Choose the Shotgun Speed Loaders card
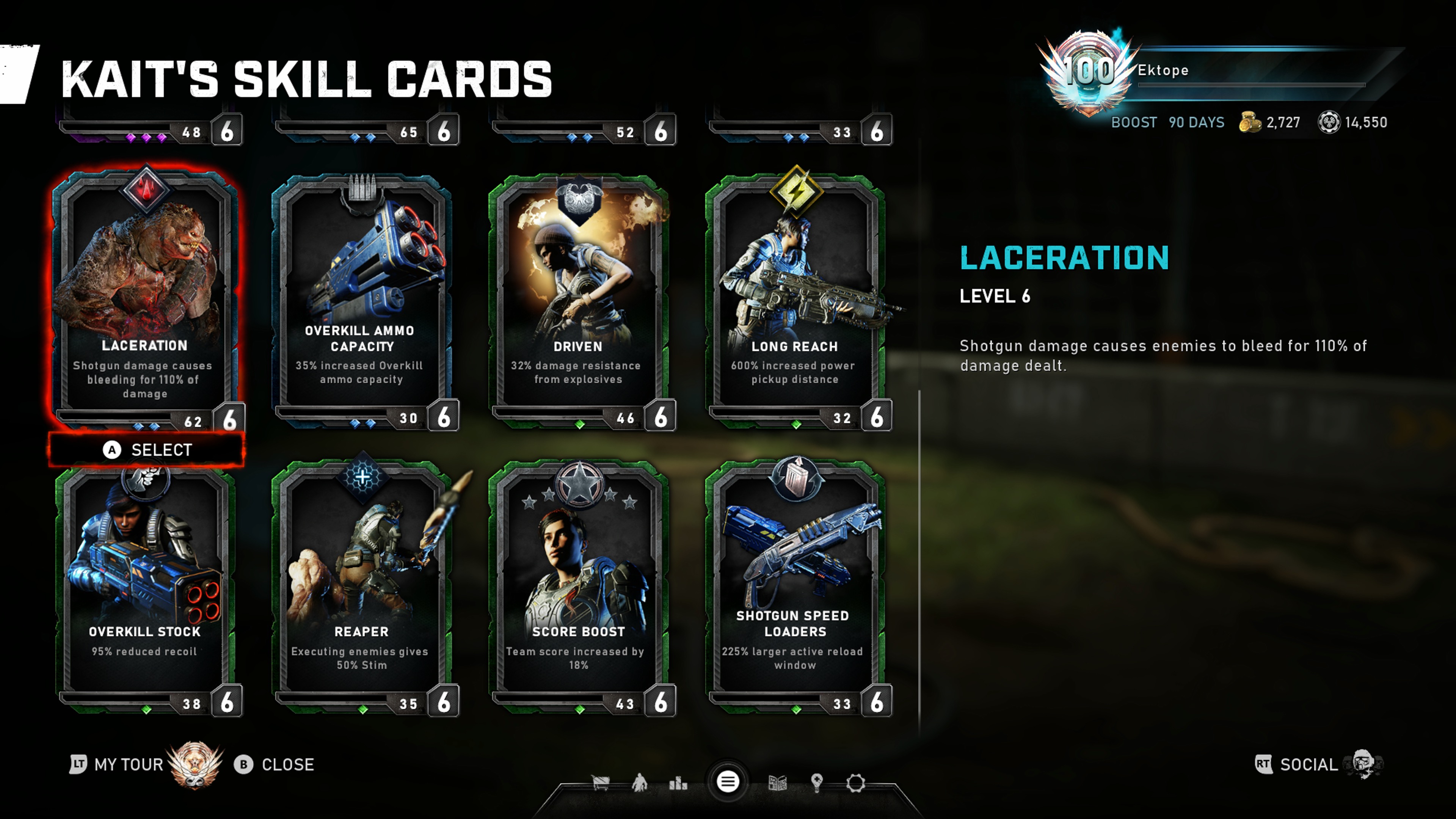This screenshot has height=819, width=1456. click(795, 588)
